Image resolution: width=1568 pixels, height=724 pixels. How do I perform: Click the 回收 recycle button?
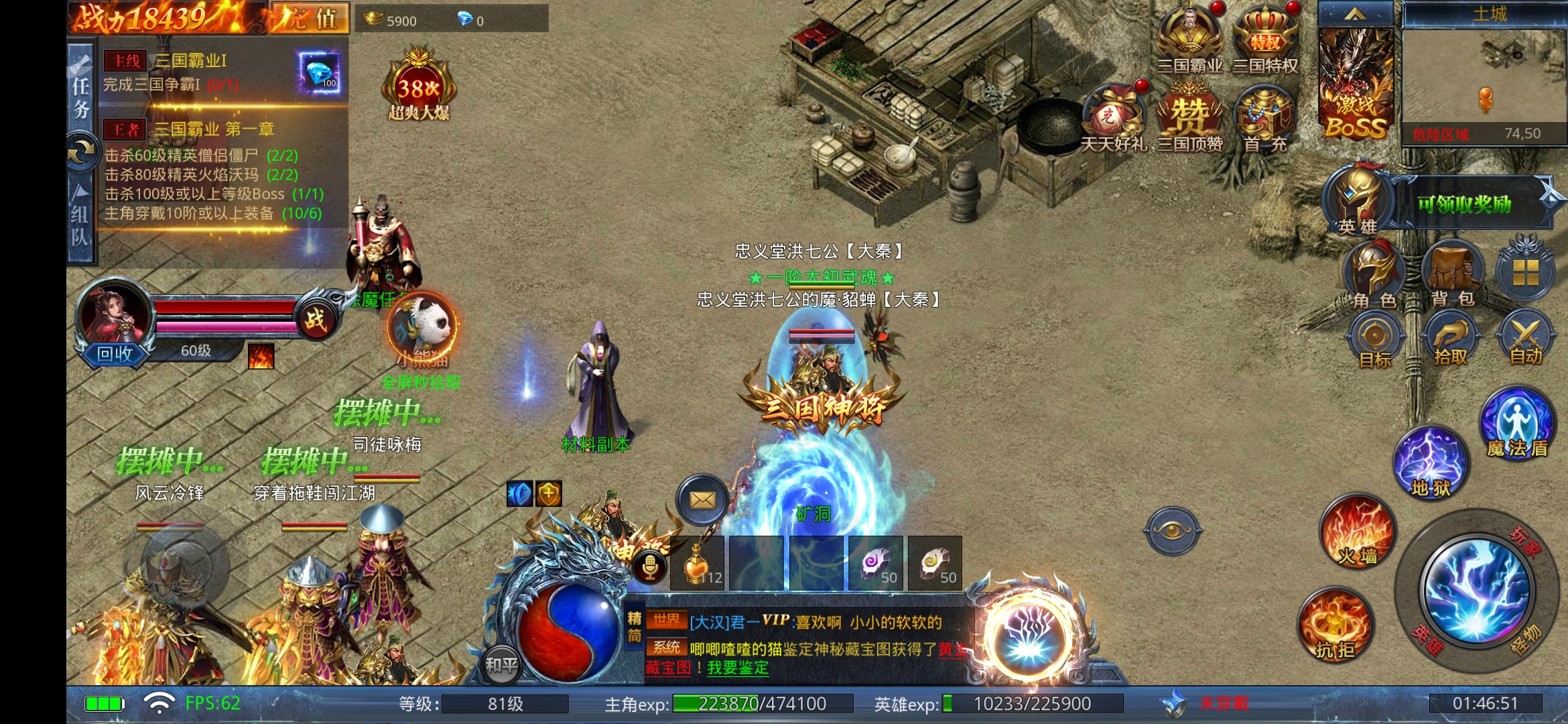(x=115, y=354)
